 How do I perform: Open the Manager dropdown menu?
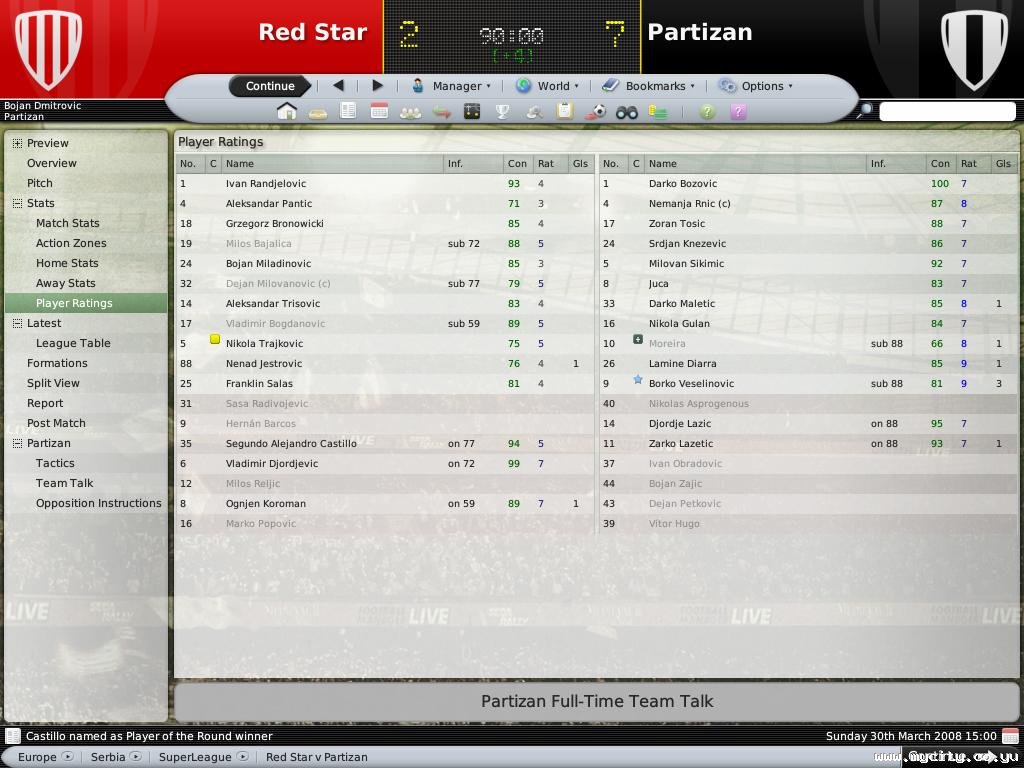(x=452, y=86)
